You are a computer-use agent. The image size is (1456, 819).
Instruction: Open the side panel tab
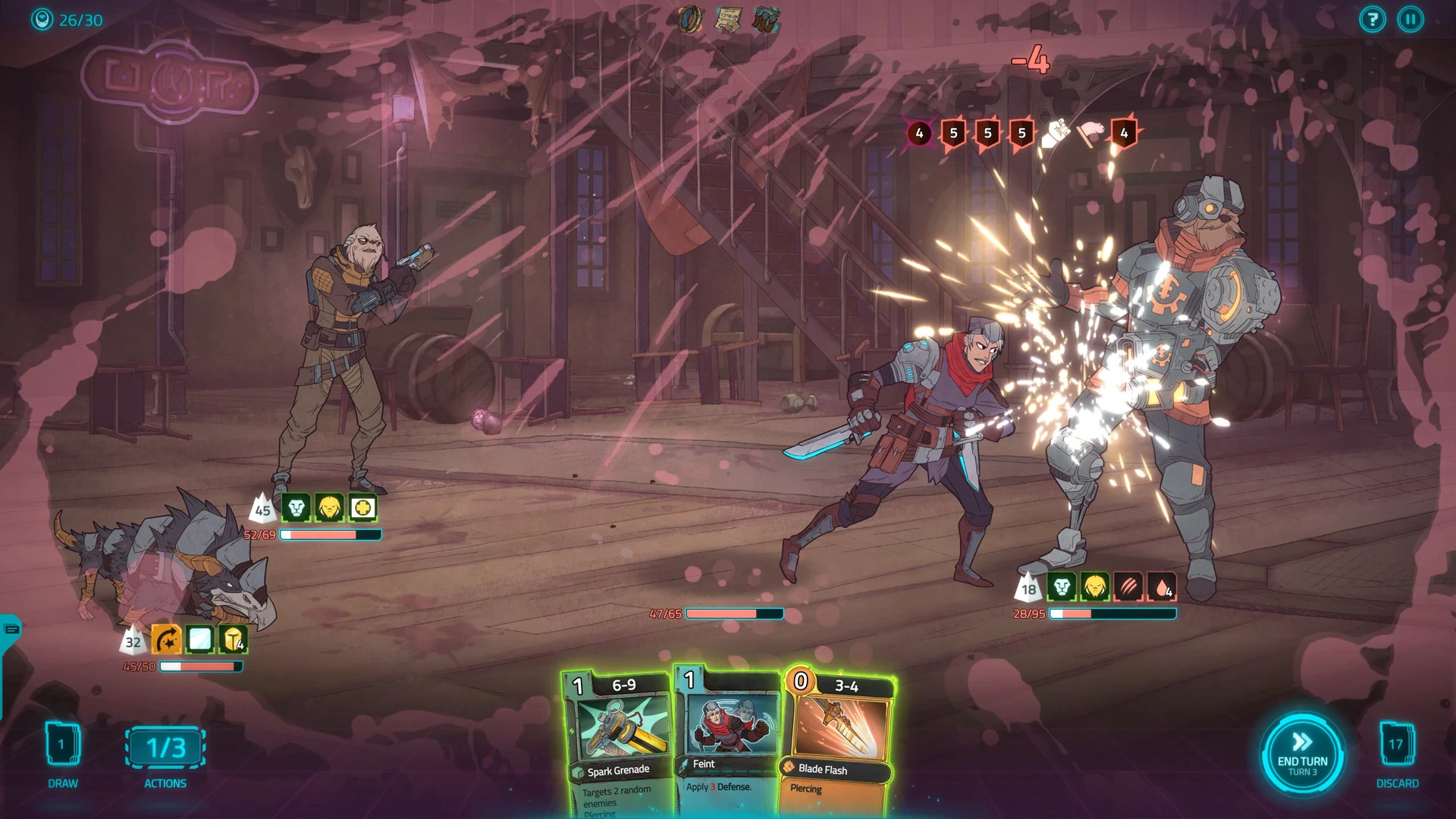[11, 630]
